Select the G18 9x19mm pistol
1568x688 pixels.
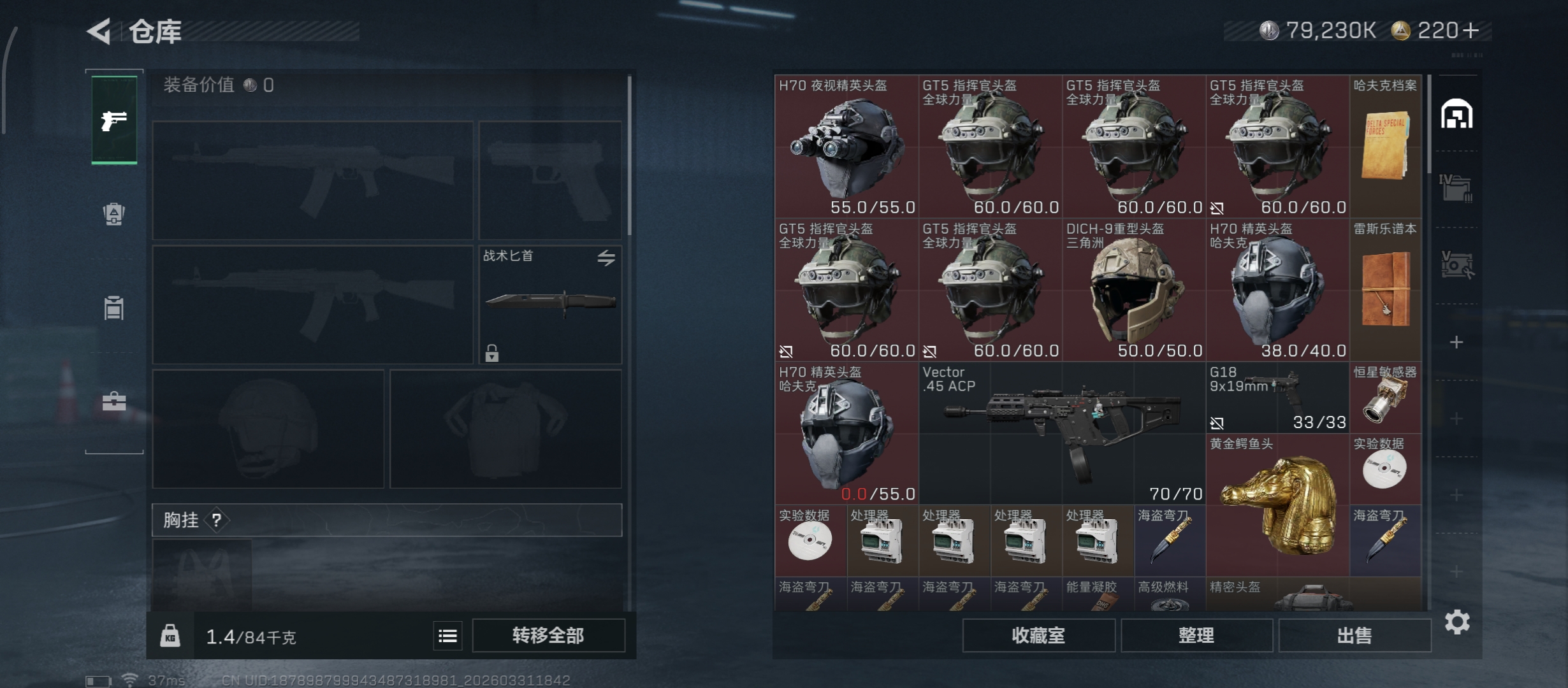click(x=1277, y=398)
